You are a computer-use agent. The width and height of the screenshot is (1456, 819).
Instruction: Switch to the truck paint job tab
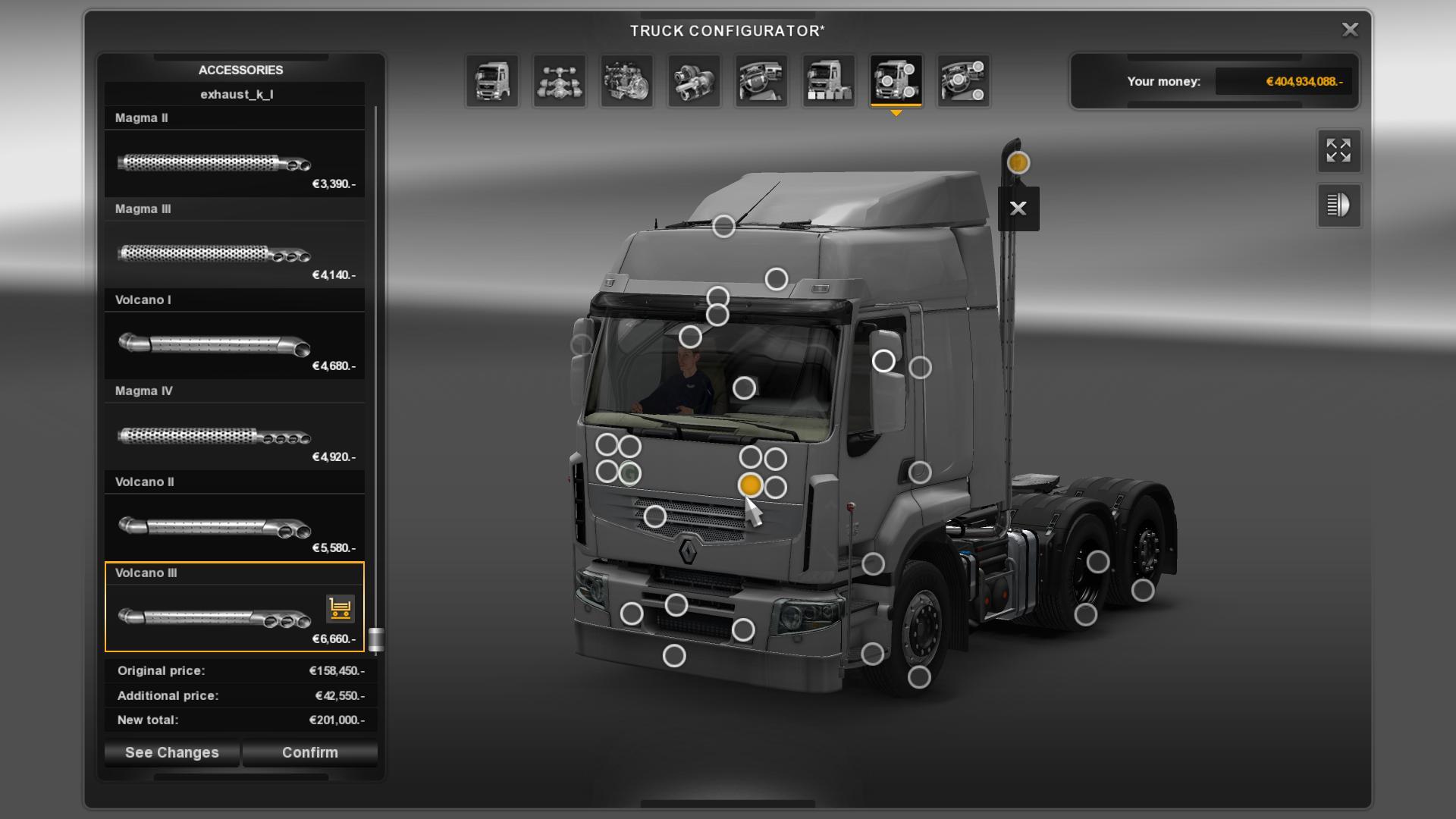click(x=829, y=81)
